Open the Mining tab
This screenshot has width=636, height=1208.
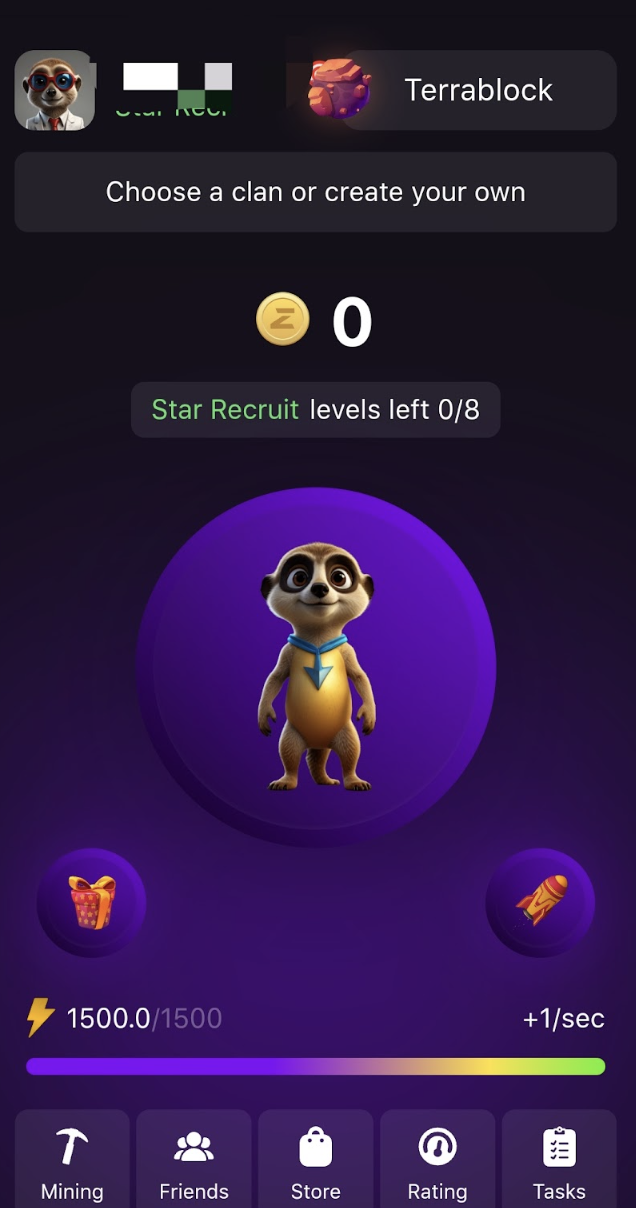point(72,1160)
